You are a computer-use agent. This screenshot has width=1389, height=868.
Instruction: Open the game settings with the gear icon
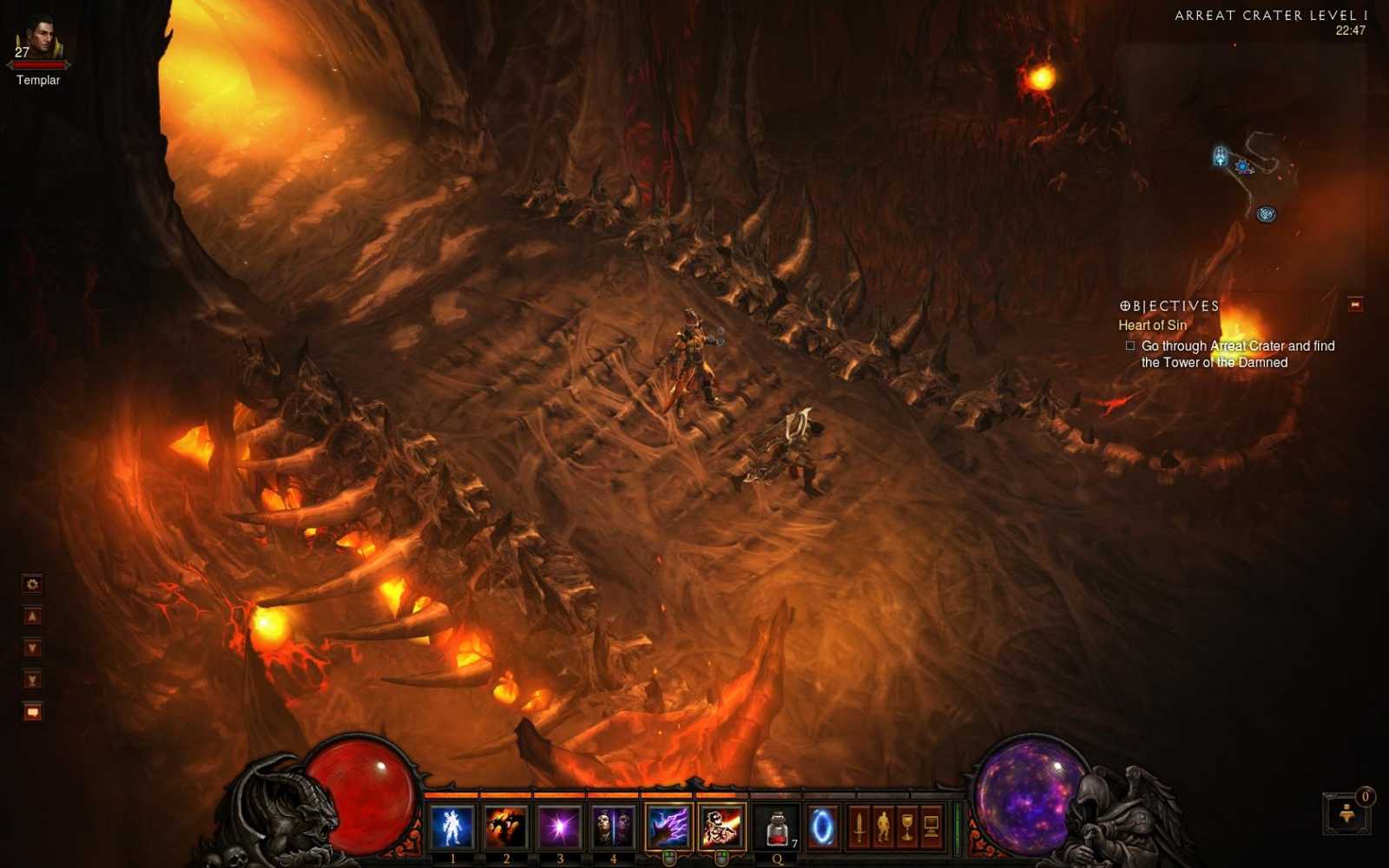pos(31,584)
